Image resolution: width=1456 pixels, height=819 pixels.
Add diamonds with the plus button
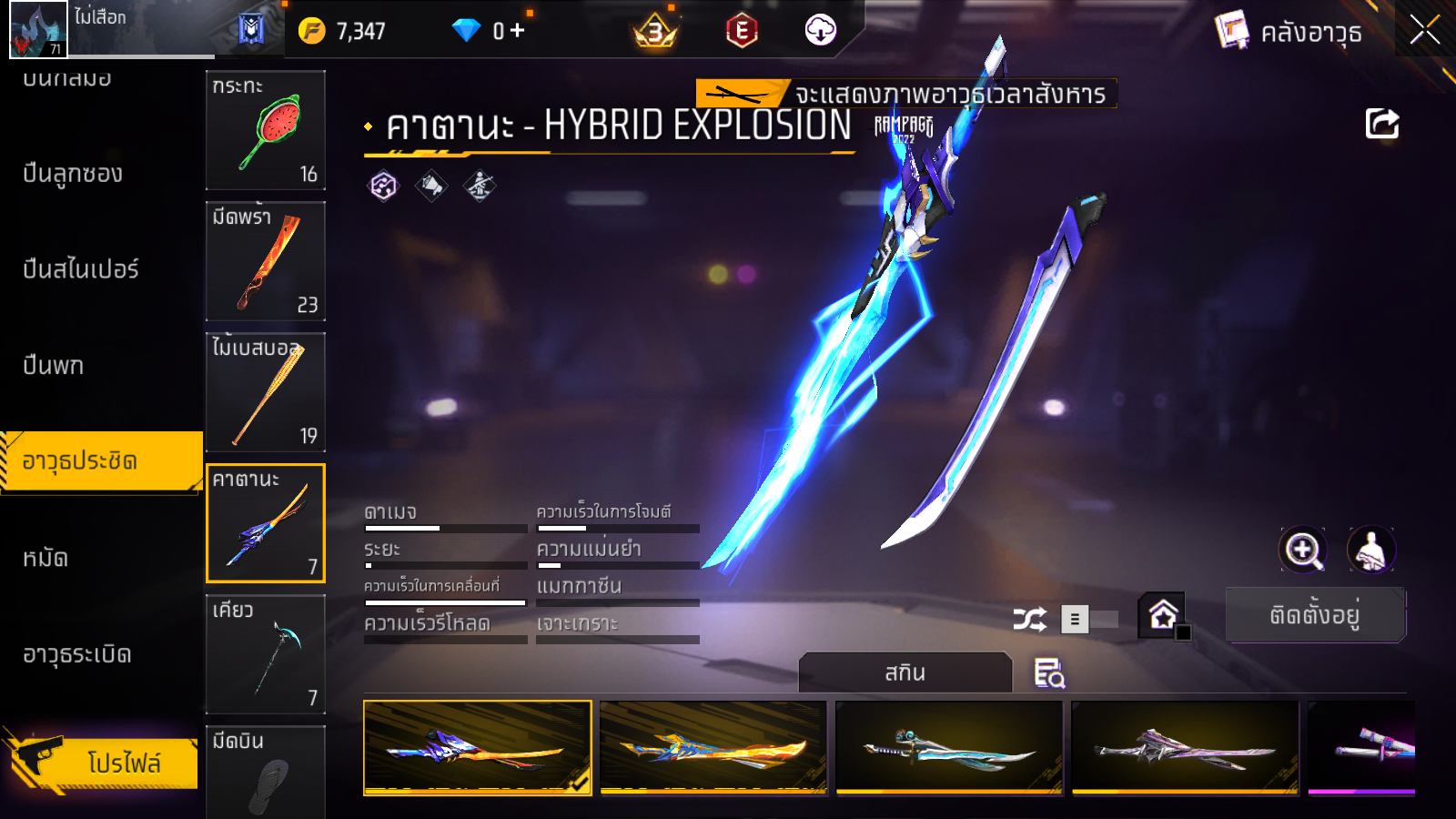518,31
